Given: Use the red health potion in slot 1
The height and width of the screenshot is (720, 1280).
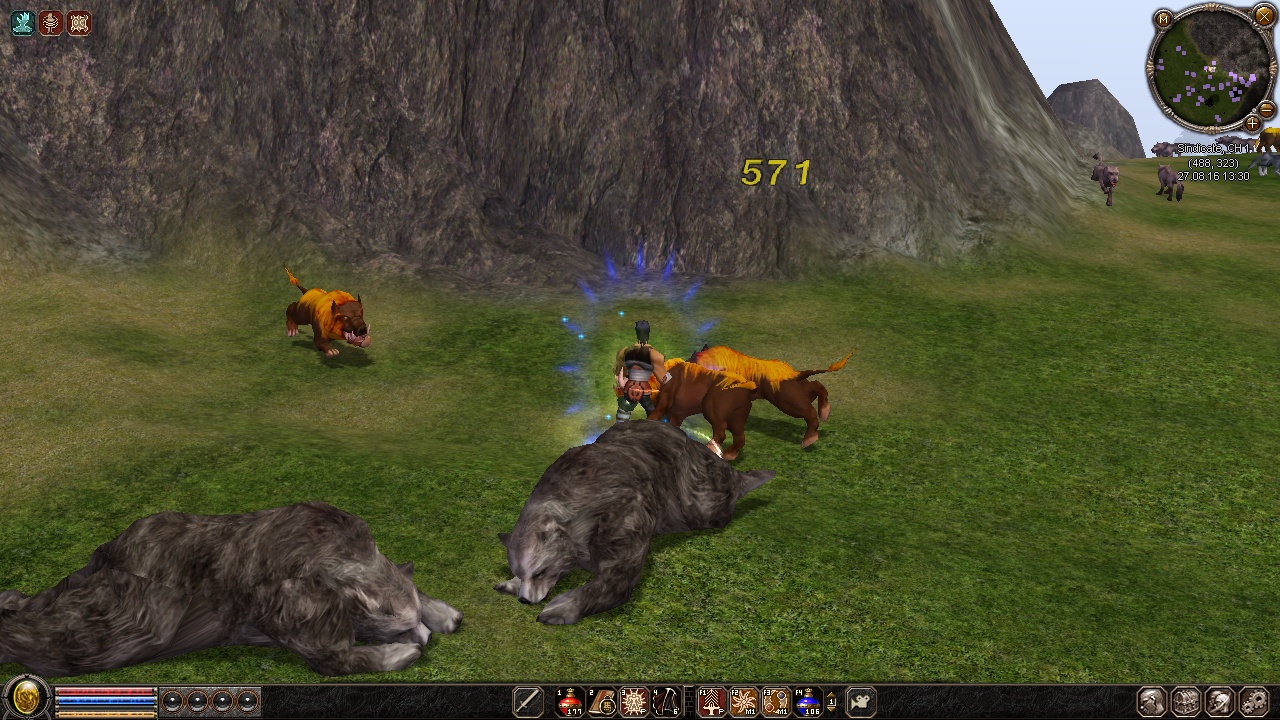Looking at the screenshot, I should tap(571, 702).
